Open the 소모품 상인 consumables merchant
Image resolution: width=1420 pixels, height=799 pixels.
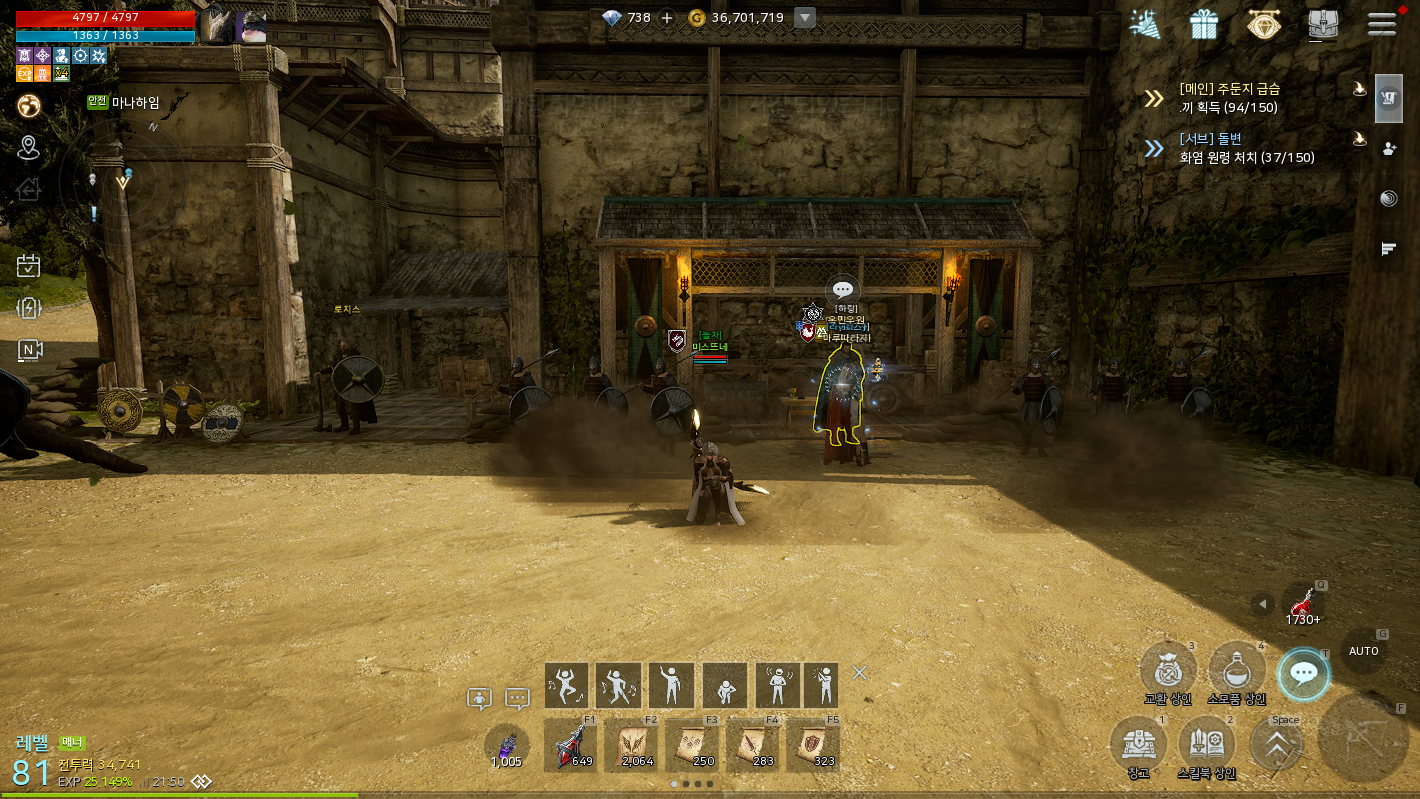[x=1237, y=670]
